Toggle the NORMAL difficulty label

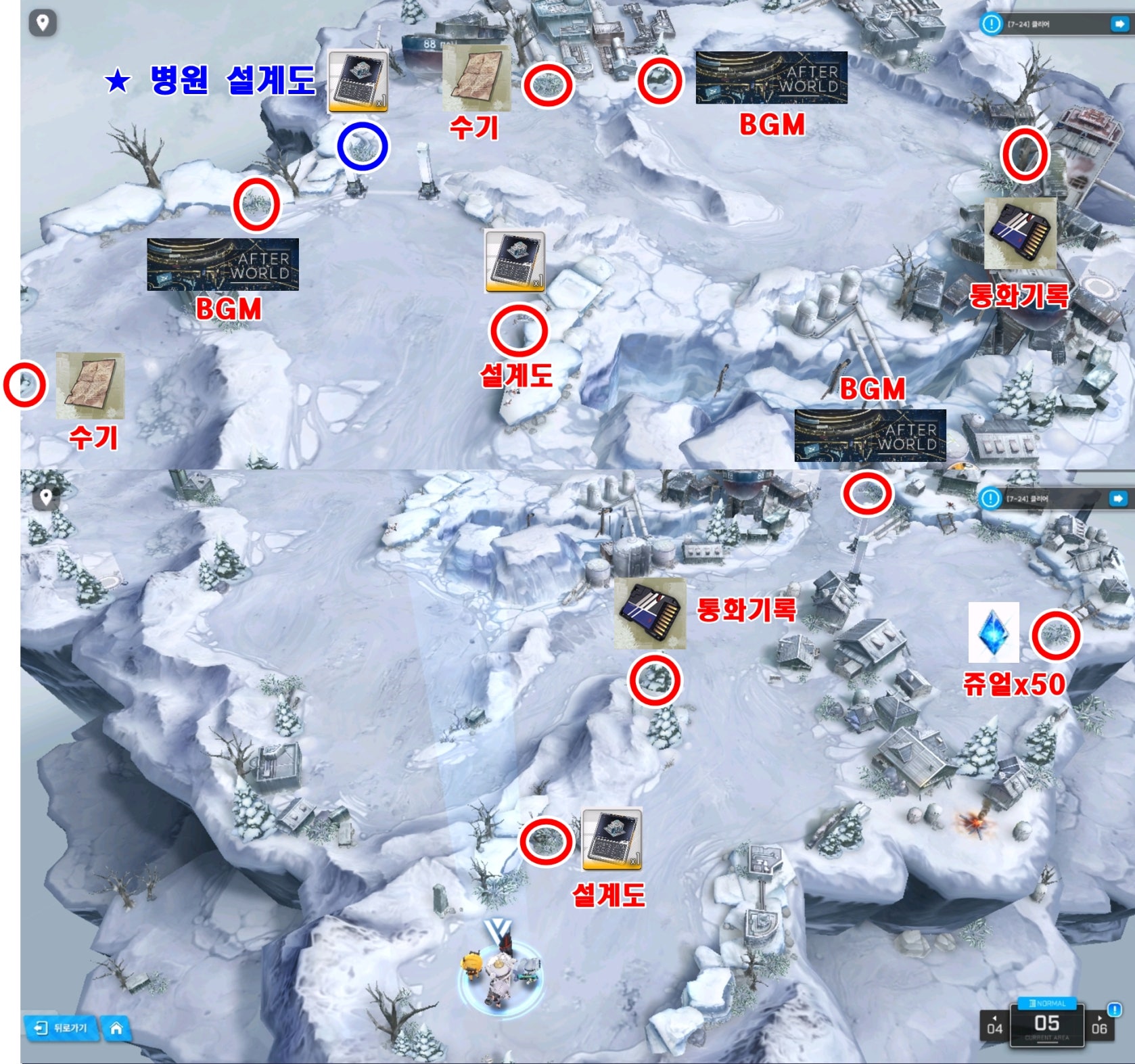click(1046, 1003)
